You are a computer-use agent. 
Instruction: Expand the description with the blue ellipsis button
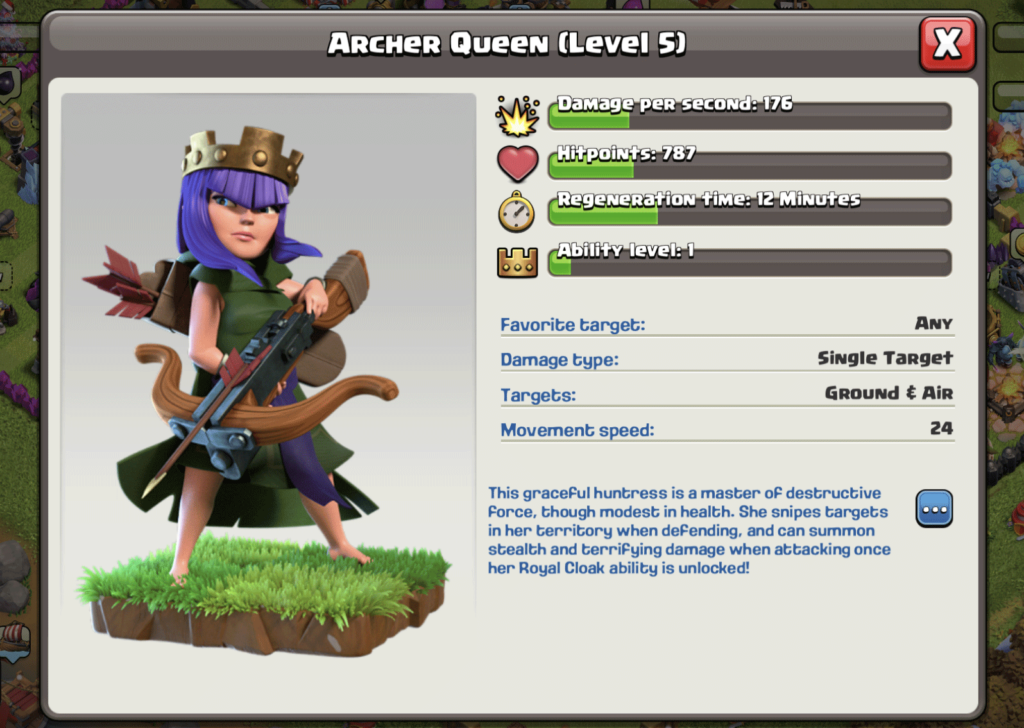point(934,508)
